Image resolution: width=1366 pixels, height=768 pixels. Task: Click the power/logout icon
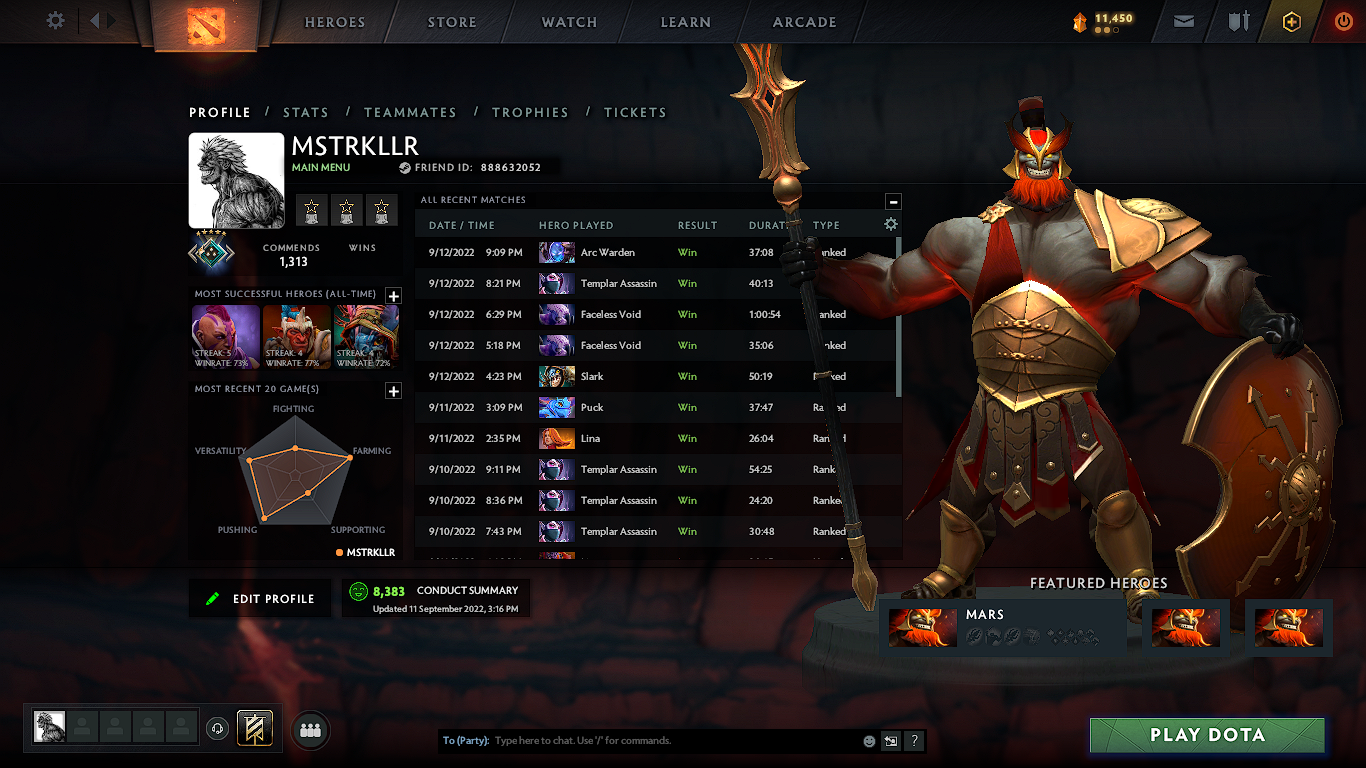pyautogui.click(x=1343, y=22)
